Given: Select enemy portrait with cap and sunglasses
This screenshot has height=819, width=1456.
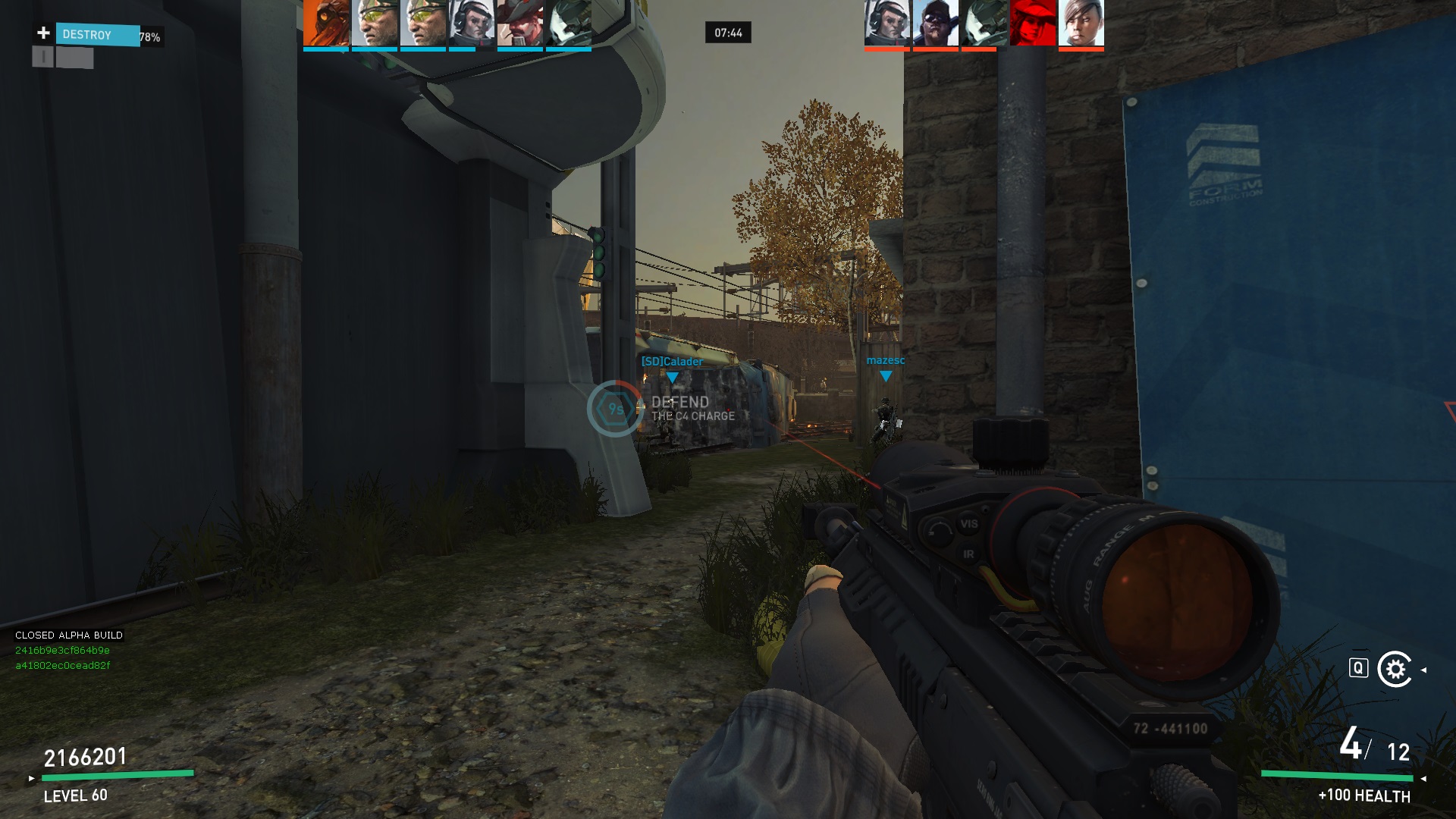Looking at the screenshot, I should [x=936, y=23].
